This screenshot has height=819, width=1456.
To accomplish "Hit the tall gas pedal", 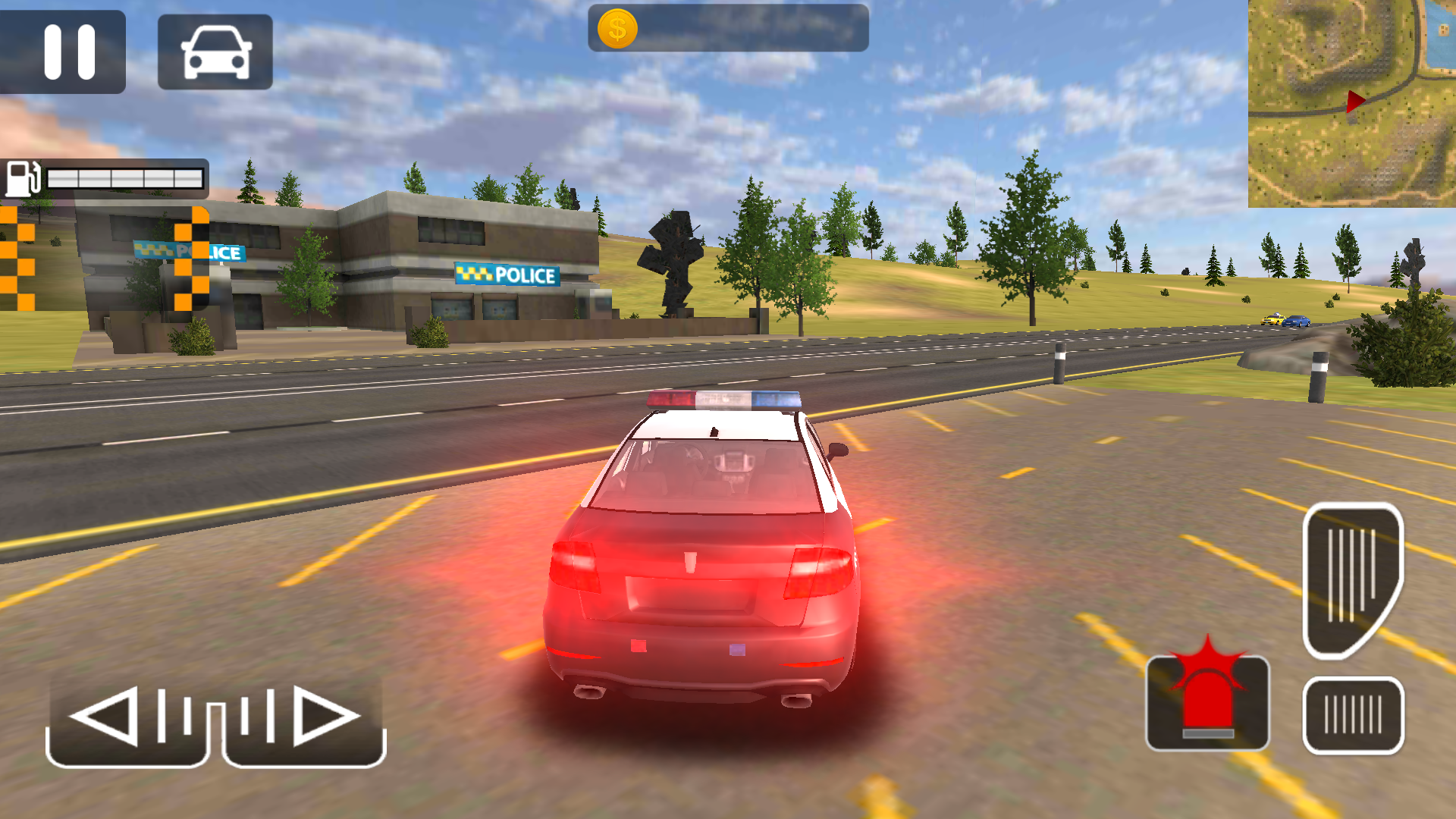I will pyautogui.click(x=1352, y=580).
